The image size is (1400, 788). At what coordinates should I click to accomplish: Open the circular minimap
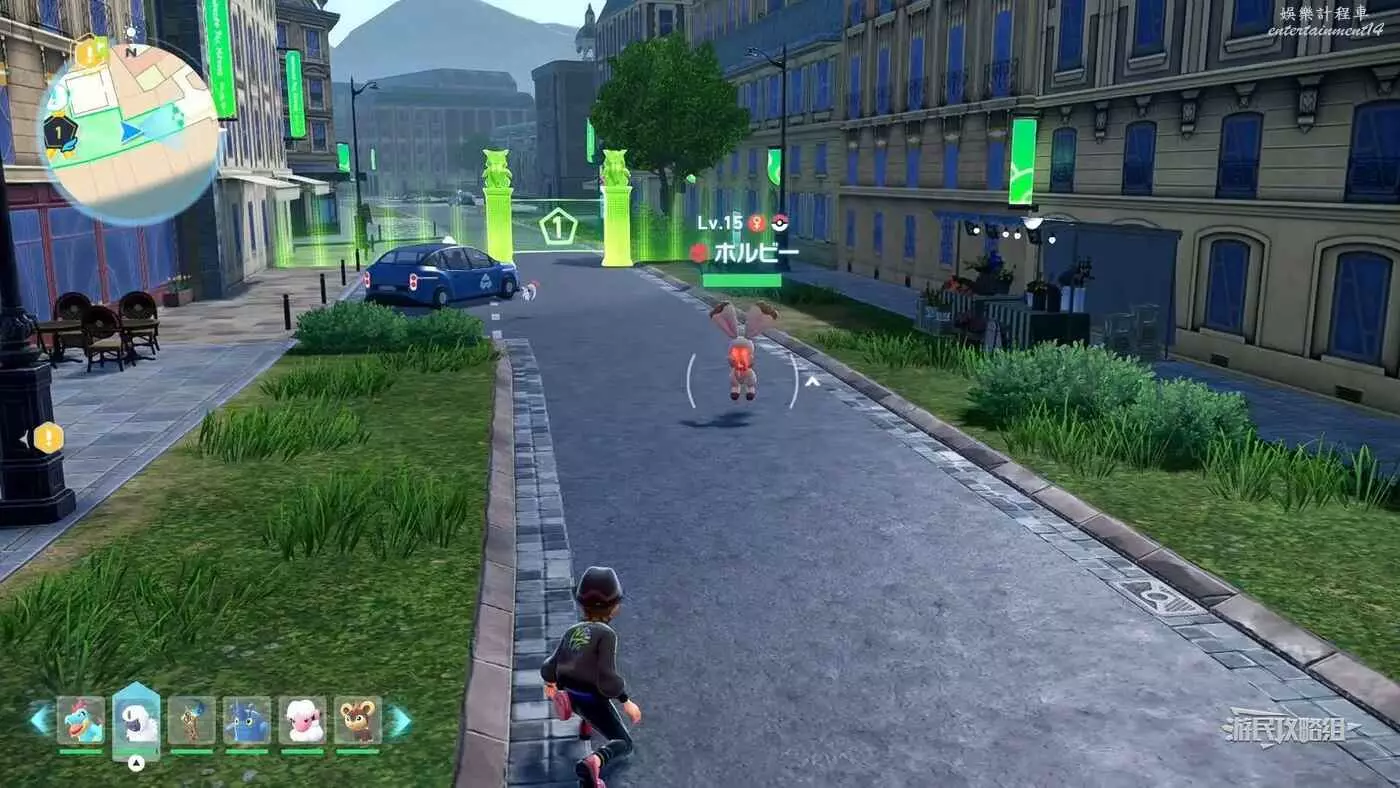130,133
